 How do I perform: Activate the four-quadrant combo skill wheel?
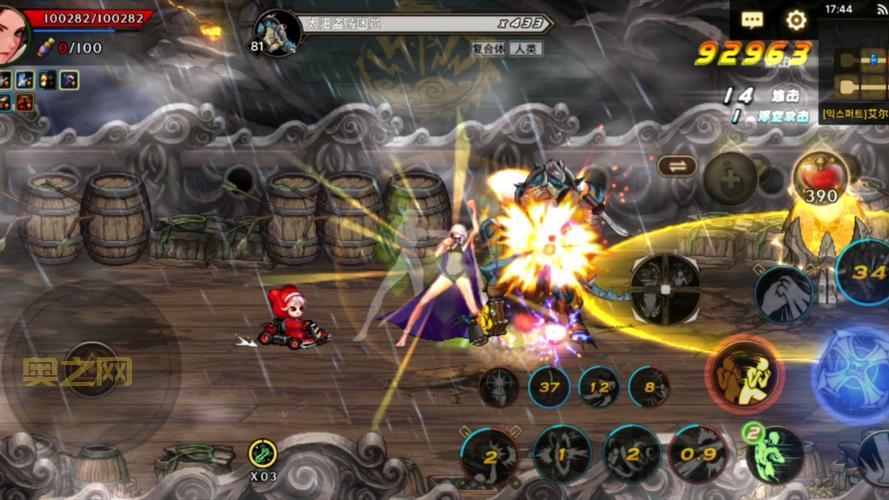tap(665, 289)
